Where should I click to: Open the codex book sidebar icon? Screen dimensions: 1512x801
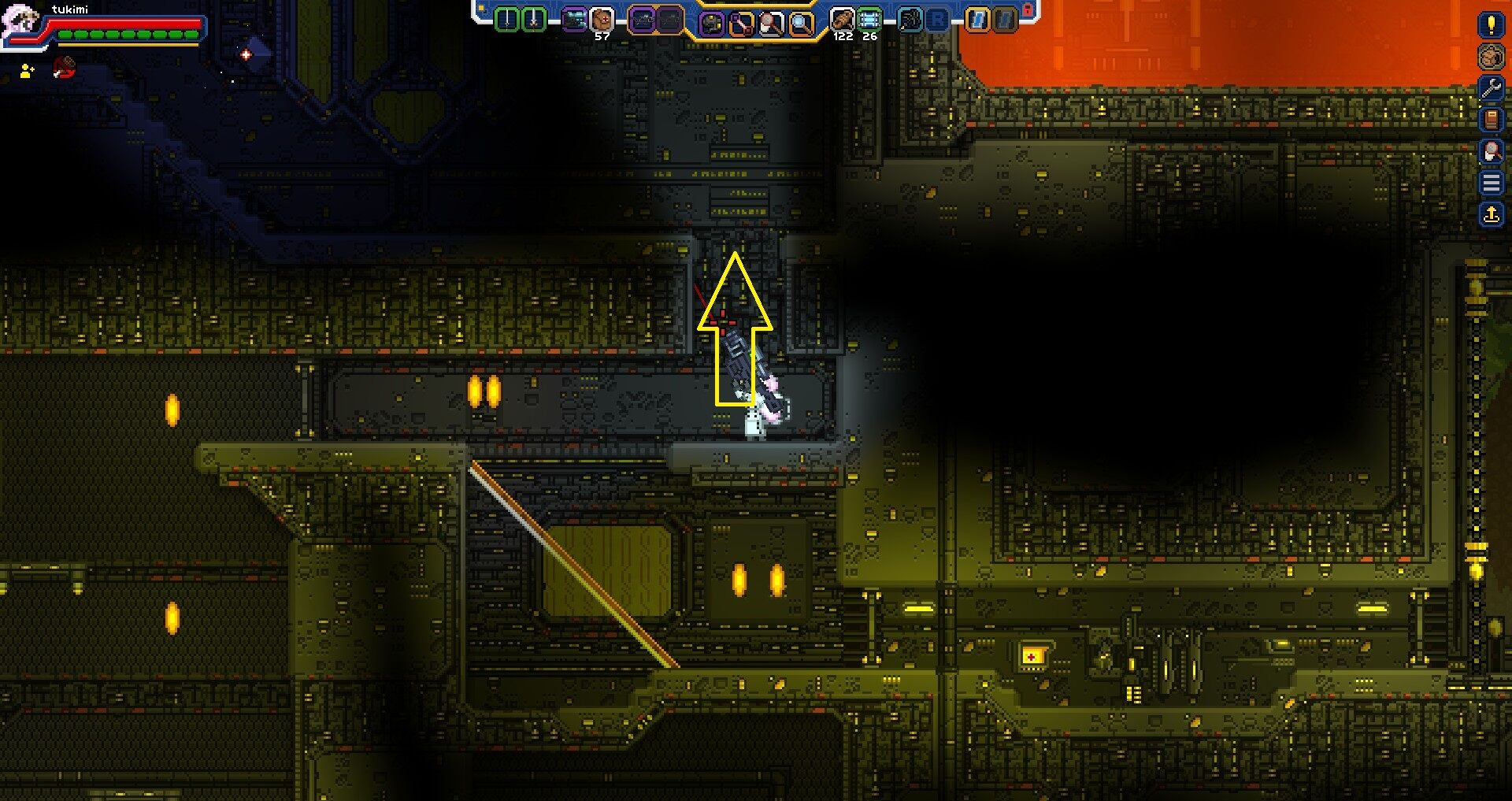tap(1492, 120)
